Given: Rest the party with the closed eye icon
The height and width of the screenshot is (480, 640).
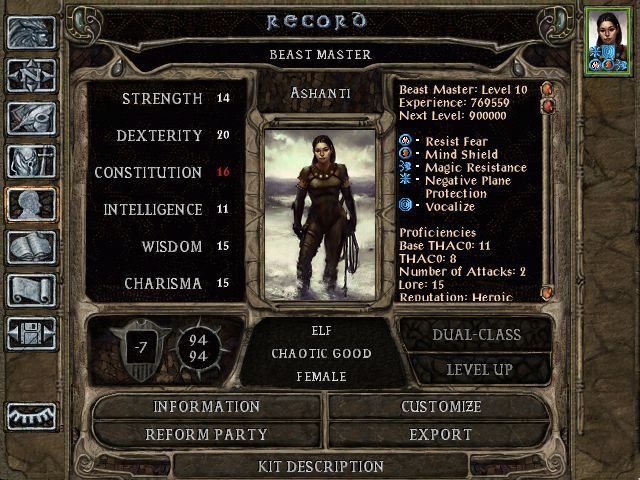Looking at the screenshot, I should pyautogui.click(x=30, y=416).
